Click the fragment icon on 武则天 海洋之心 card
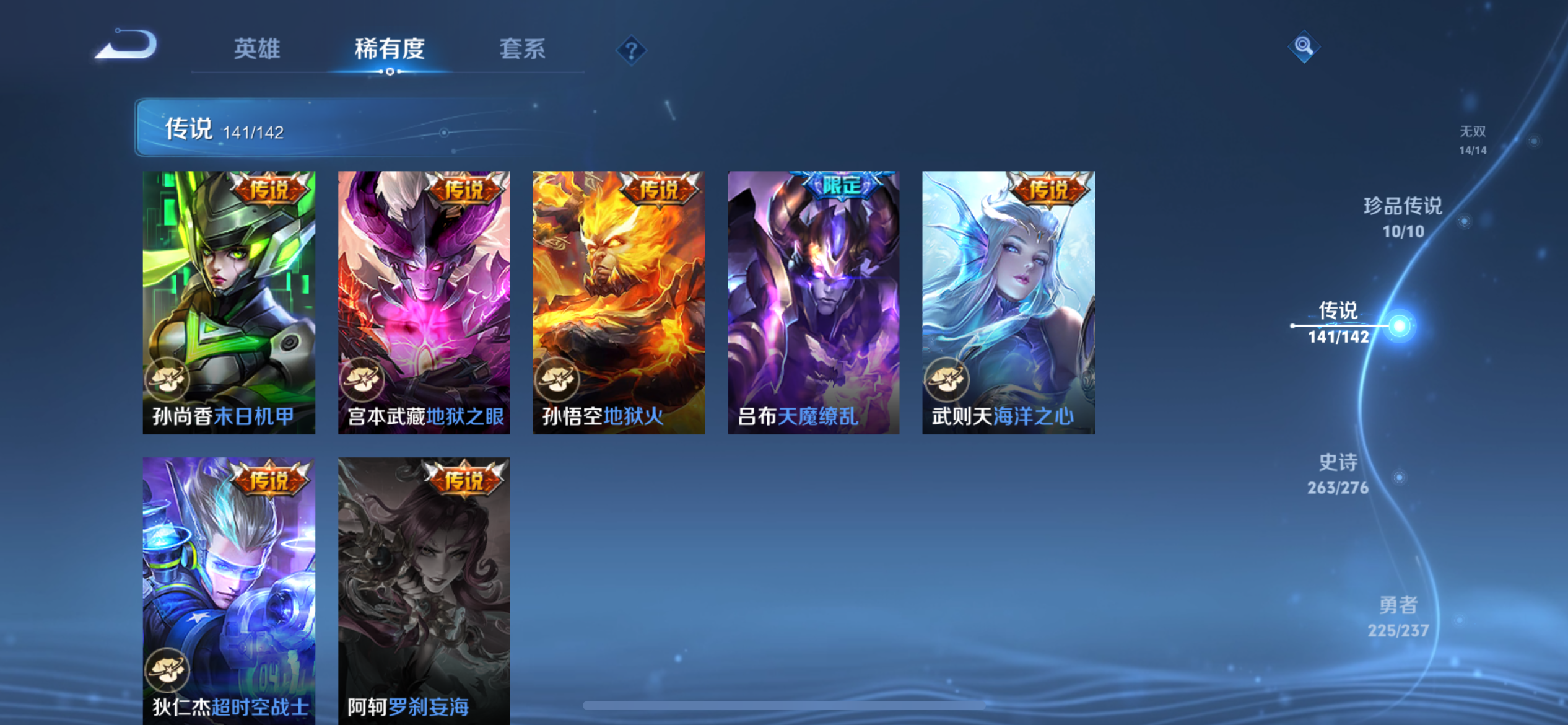The width and height of the screenshot is (1568, 725). [949, 380]
